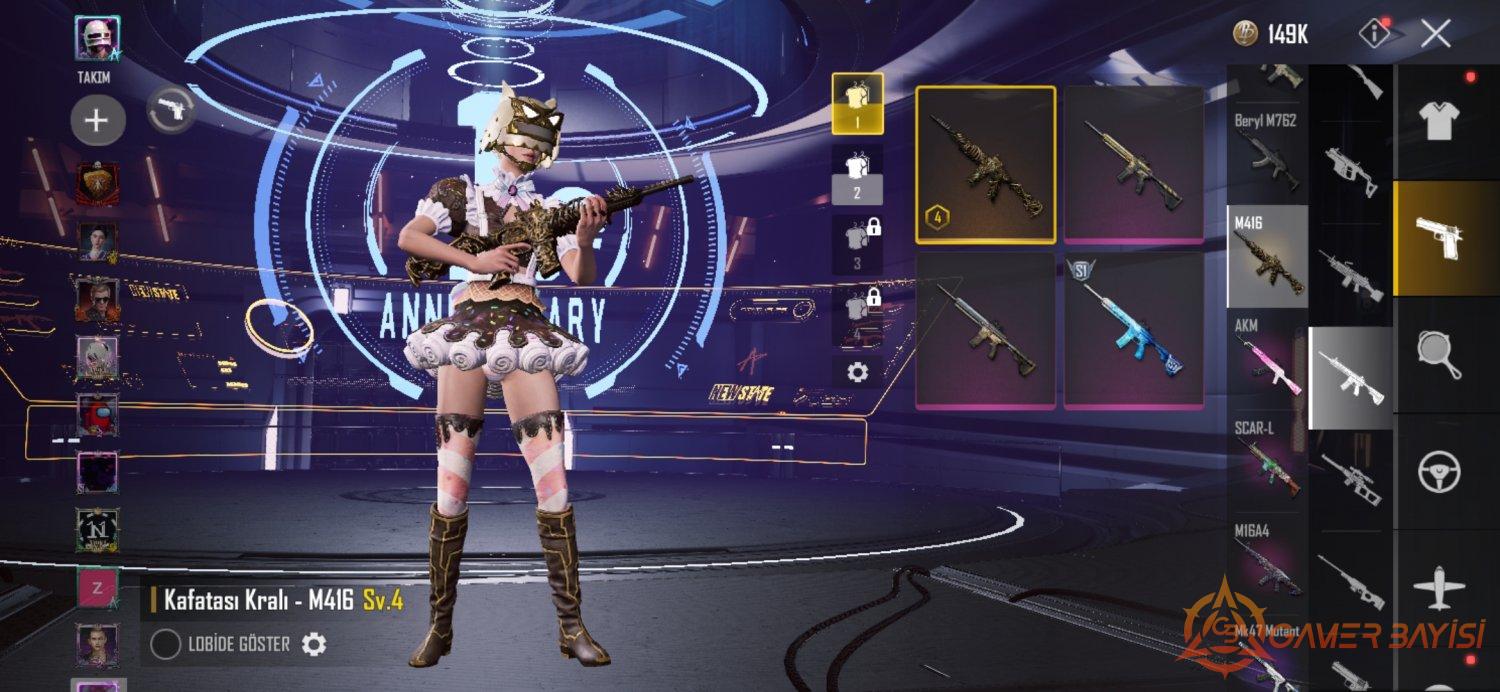This screenshot has height=692, width=1500.
Task: Select SCAR-L from the weapon list
Action: [x=1267, y=461]
